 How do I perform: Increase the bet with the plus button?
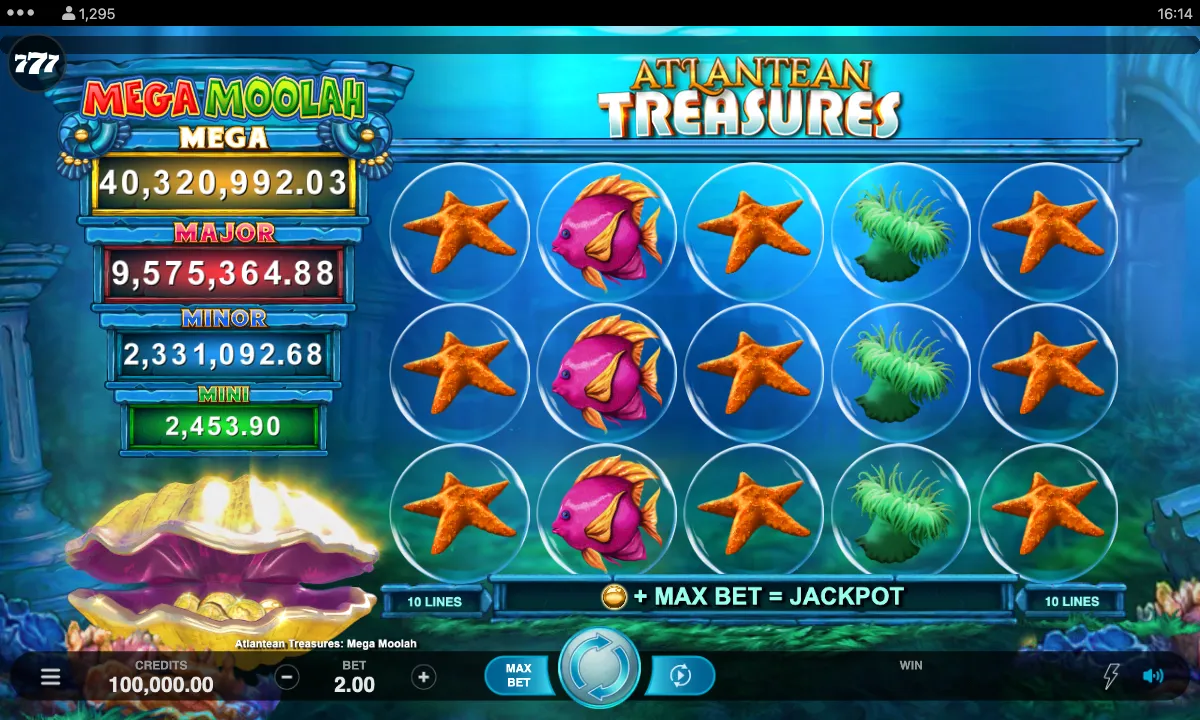424,677
